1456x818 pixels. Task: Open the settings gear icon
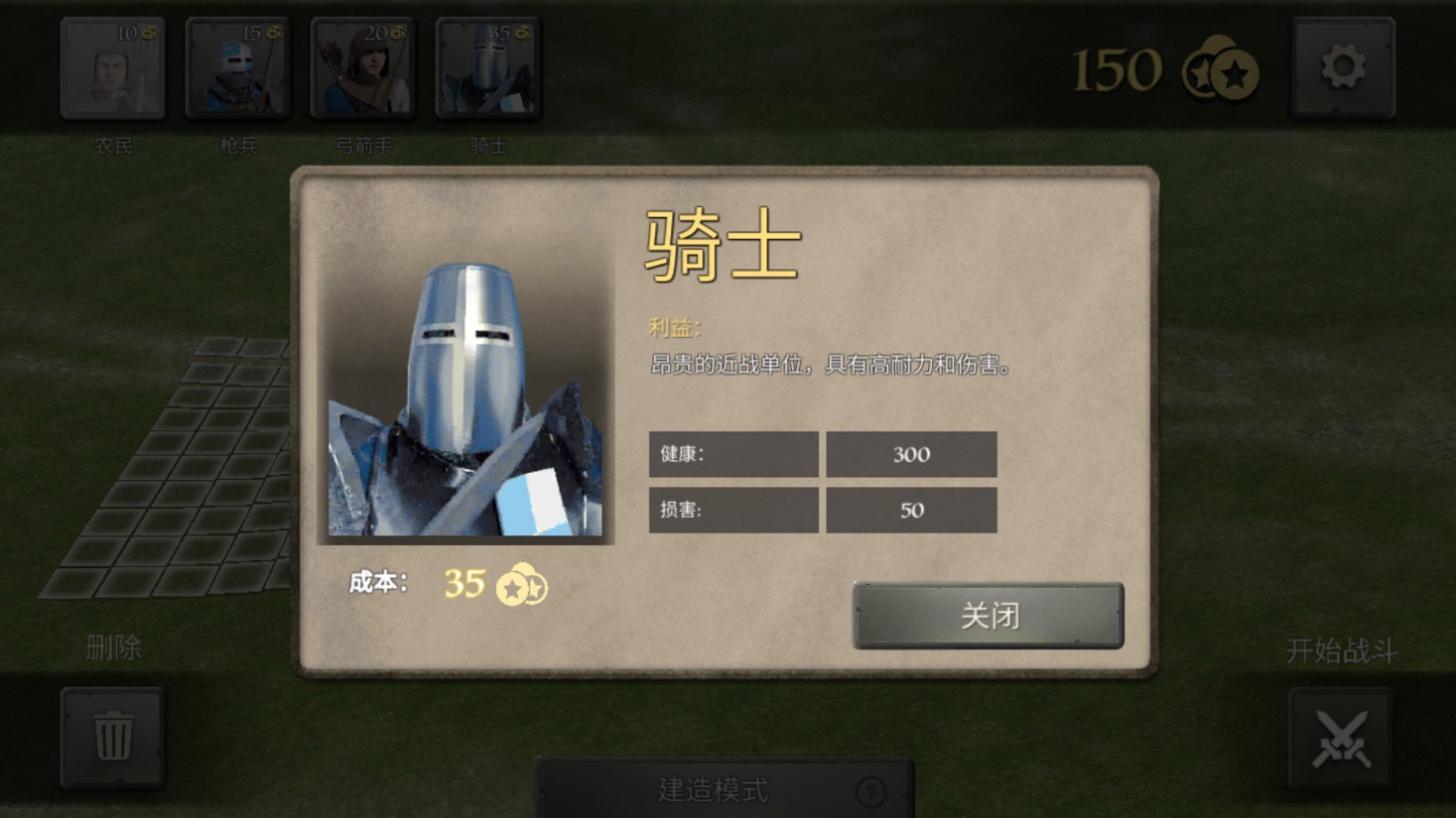(x=1342, y=68)
